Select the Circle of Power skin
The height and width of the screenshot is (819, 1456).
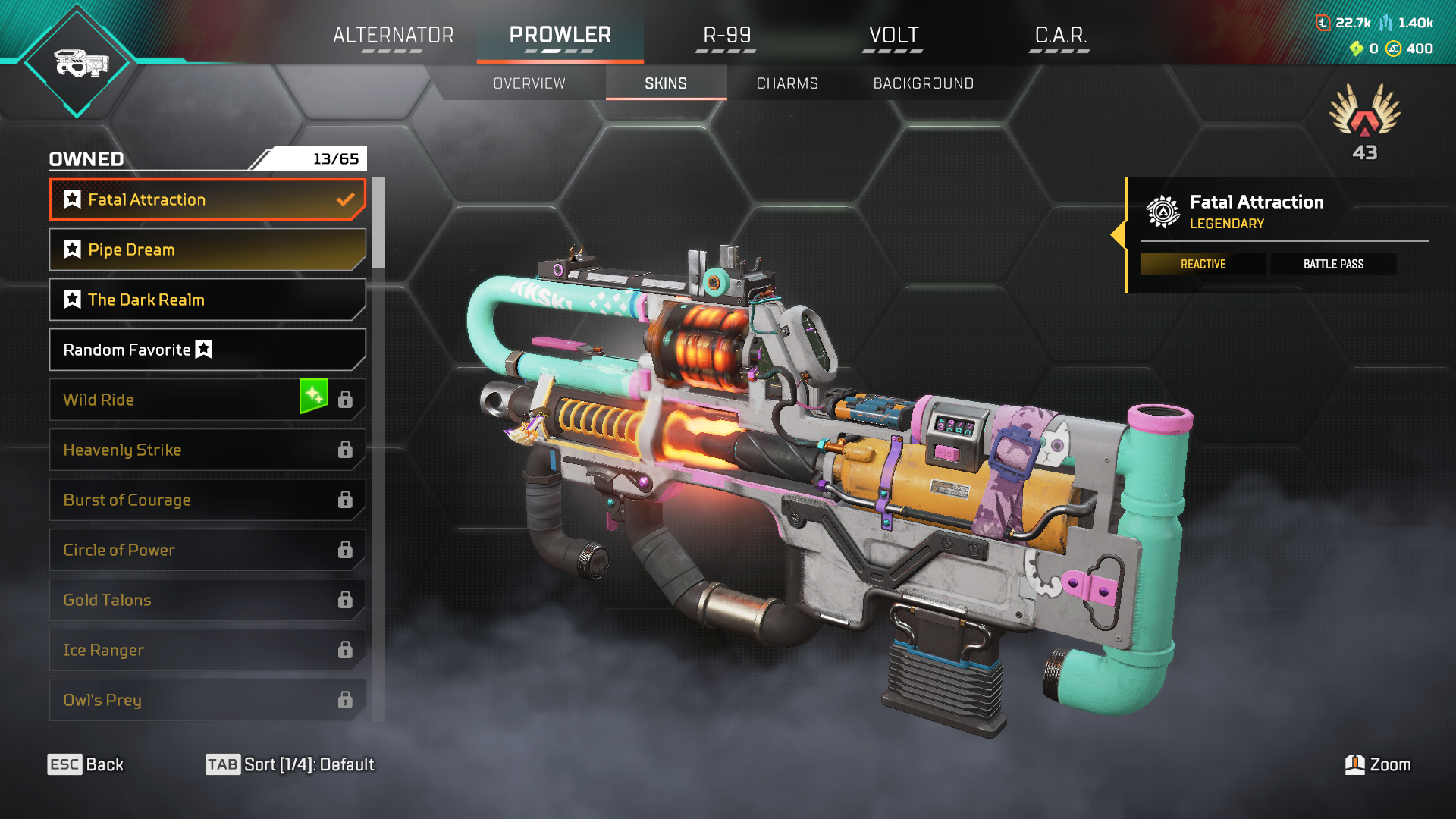coord(207,550)
